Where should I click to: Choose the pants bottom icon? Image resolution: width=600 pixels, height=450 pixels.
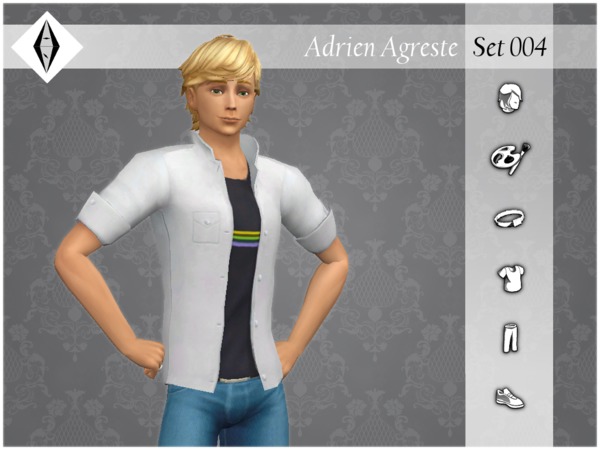(509, 338)
